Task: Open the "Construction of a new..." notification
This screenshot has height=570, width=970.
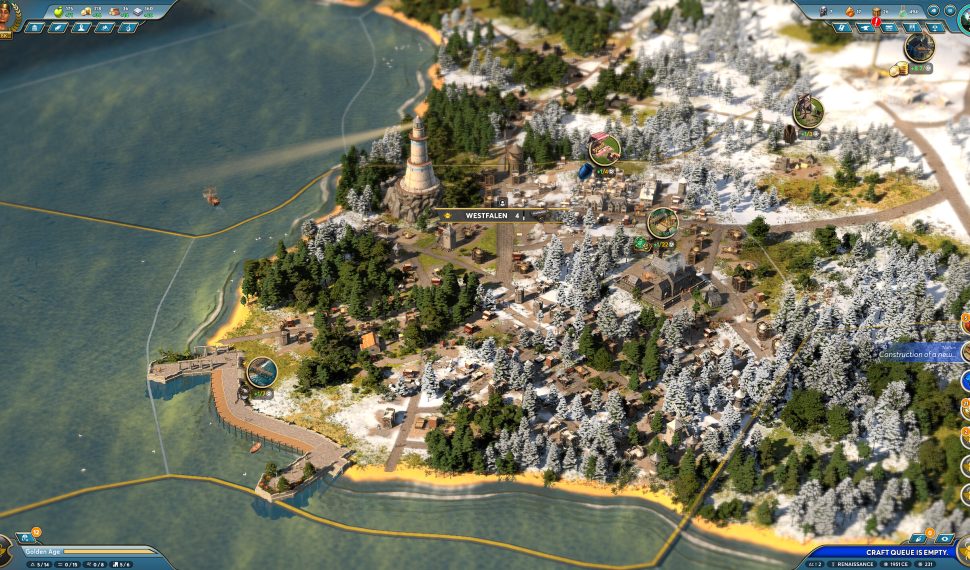Action: click(x=918, y=352)
